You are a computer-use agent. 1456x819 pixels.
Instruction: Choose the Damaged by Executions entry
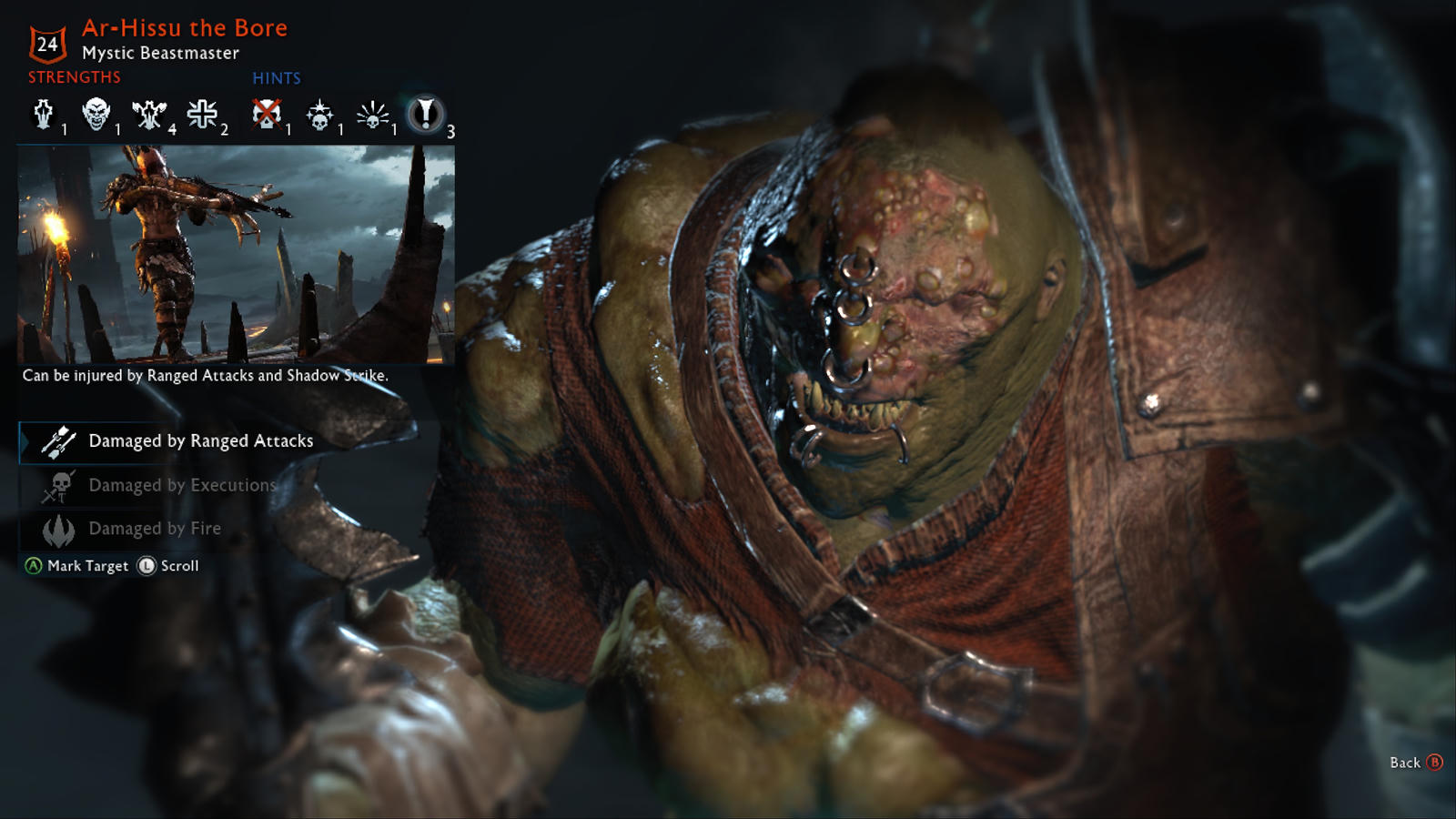pos(182,486)
